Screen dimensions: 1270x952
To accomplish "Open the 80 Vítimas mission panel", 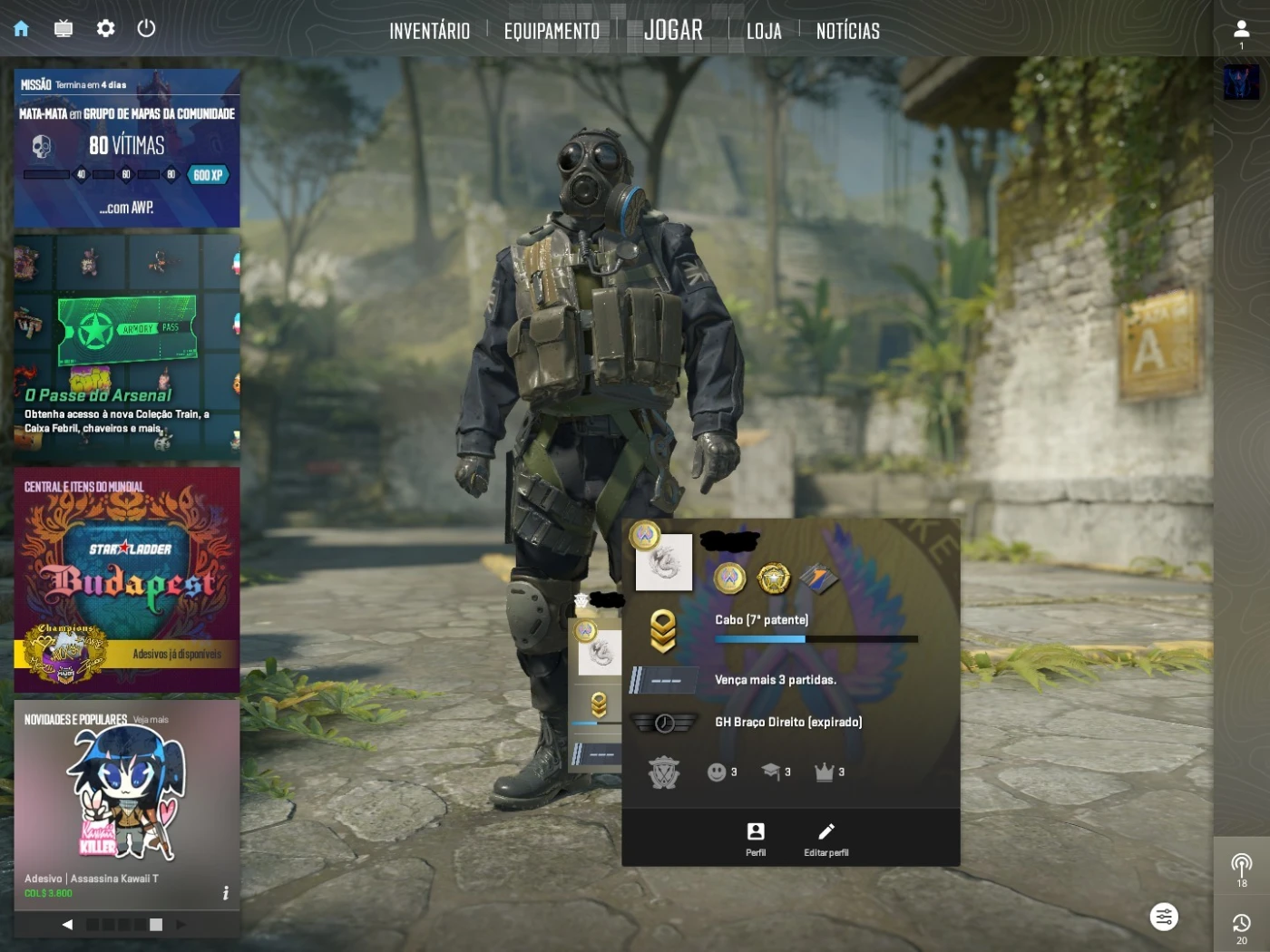I will click(127, 149).
